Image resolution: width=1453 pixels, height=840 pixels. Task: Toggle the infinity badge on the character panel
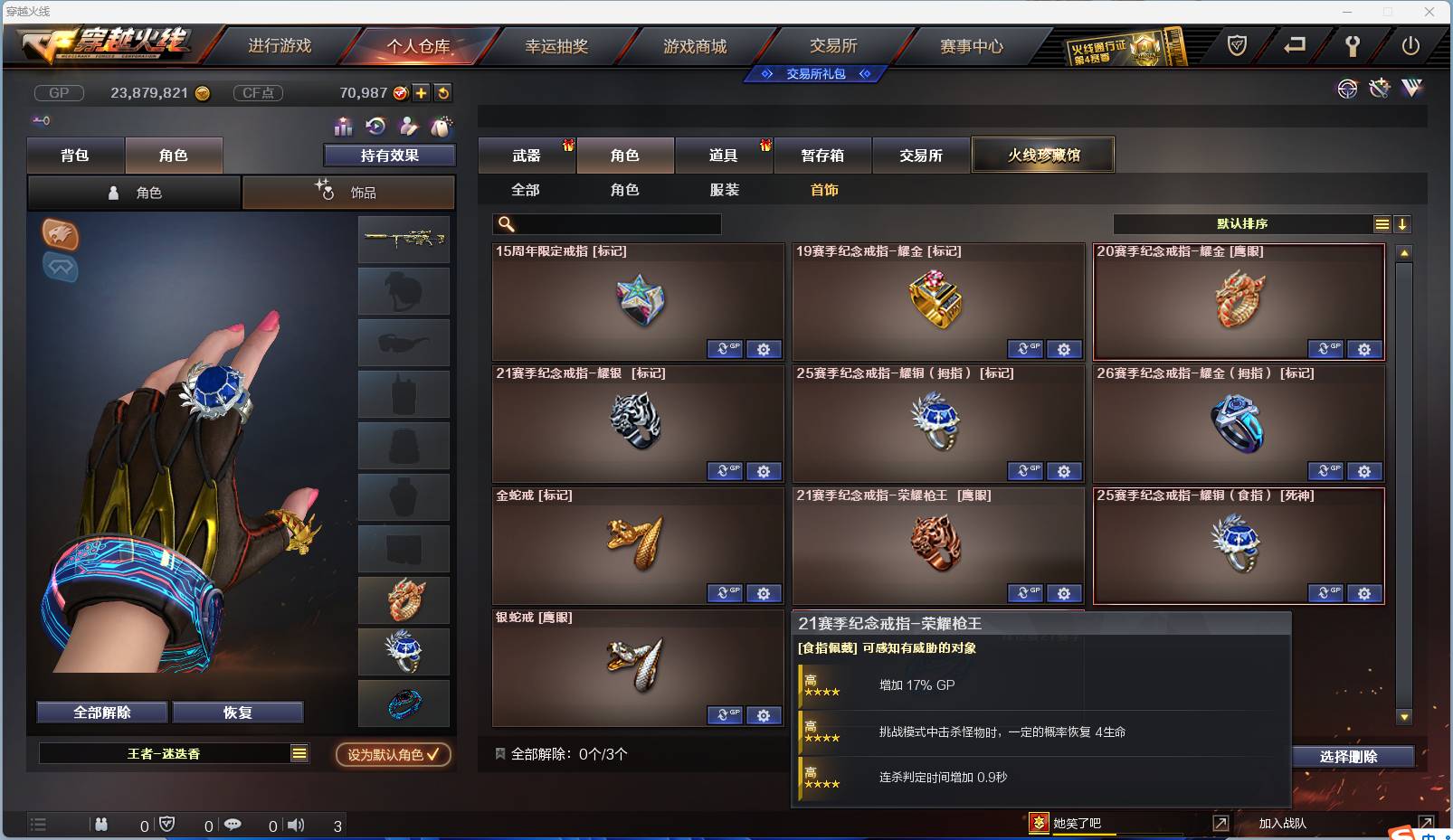coord(61,269)
